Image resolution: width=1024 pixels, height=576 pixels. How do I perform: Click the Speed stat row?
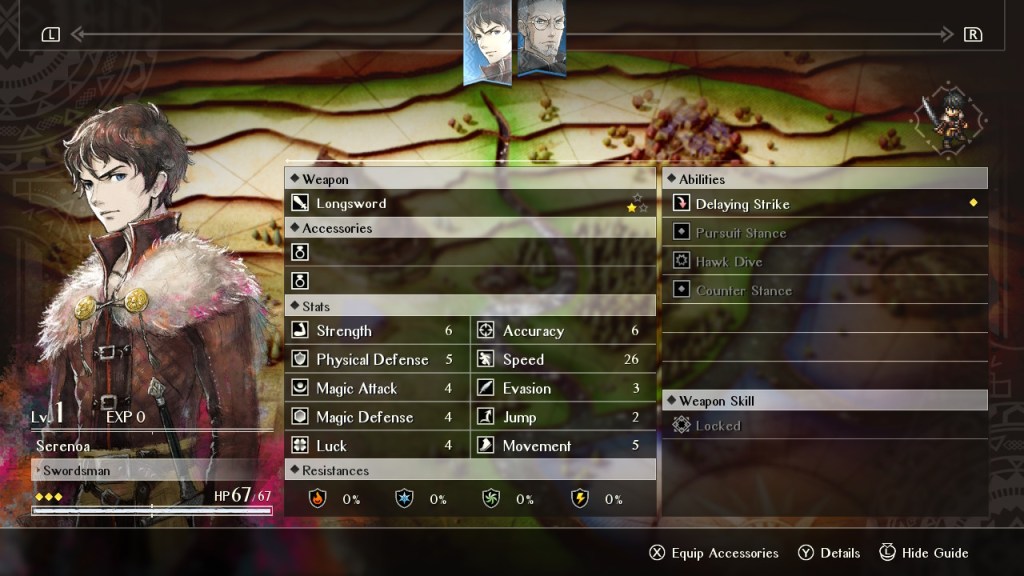[x=562, y=360]
